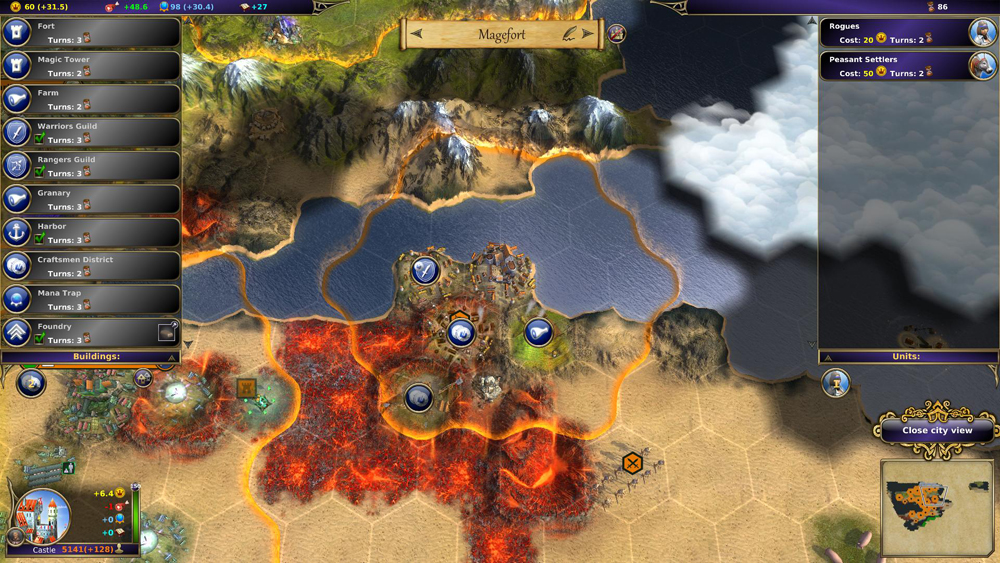Rename city using the quill icon
Screen dimensions: 1000x563
click(569, 35)
